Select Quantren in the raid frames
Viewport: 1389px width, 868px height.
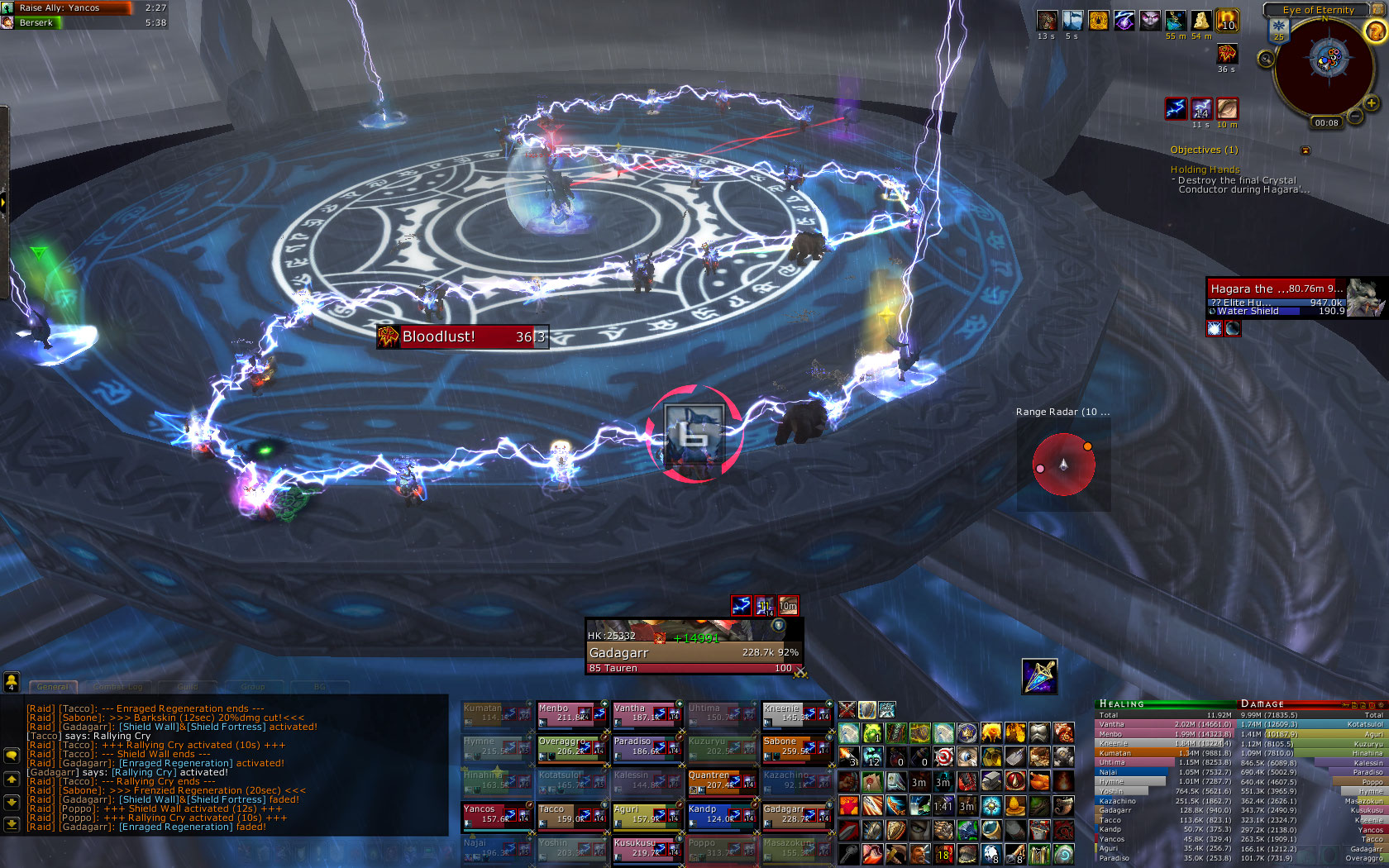(x=721, y=780)
